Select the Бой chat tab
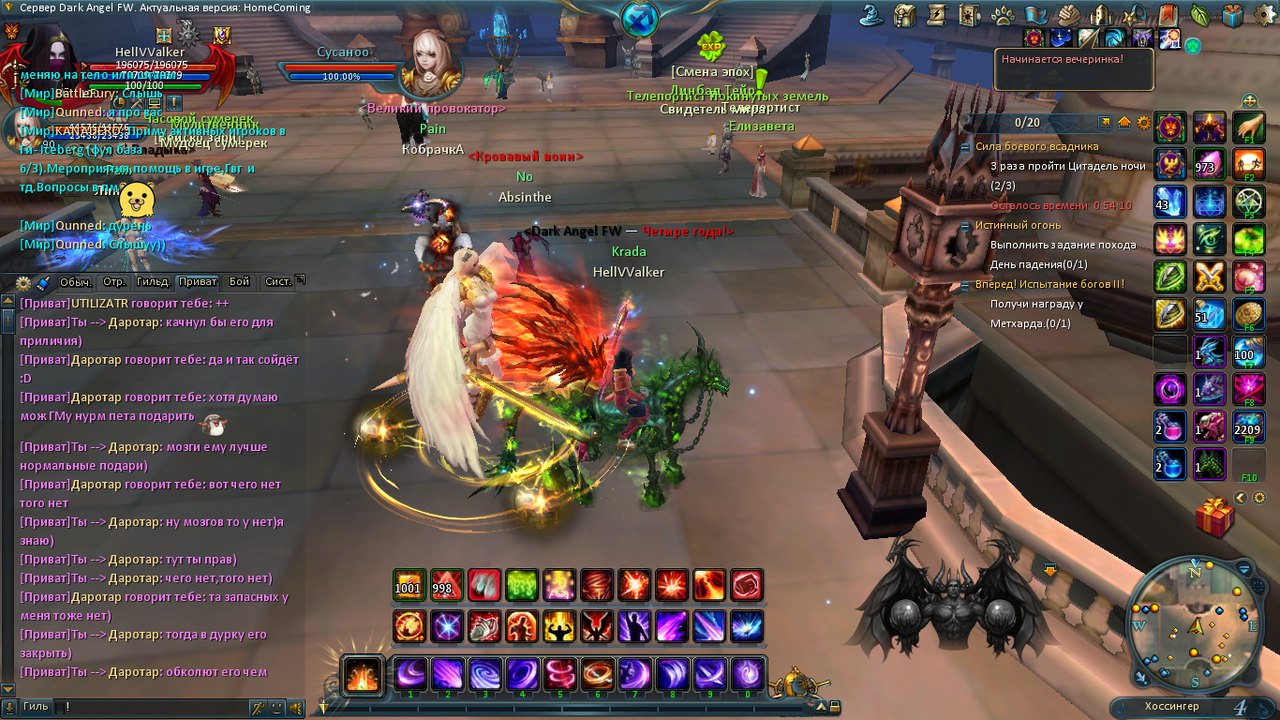The image size is (1280, 720). (239, 282)
